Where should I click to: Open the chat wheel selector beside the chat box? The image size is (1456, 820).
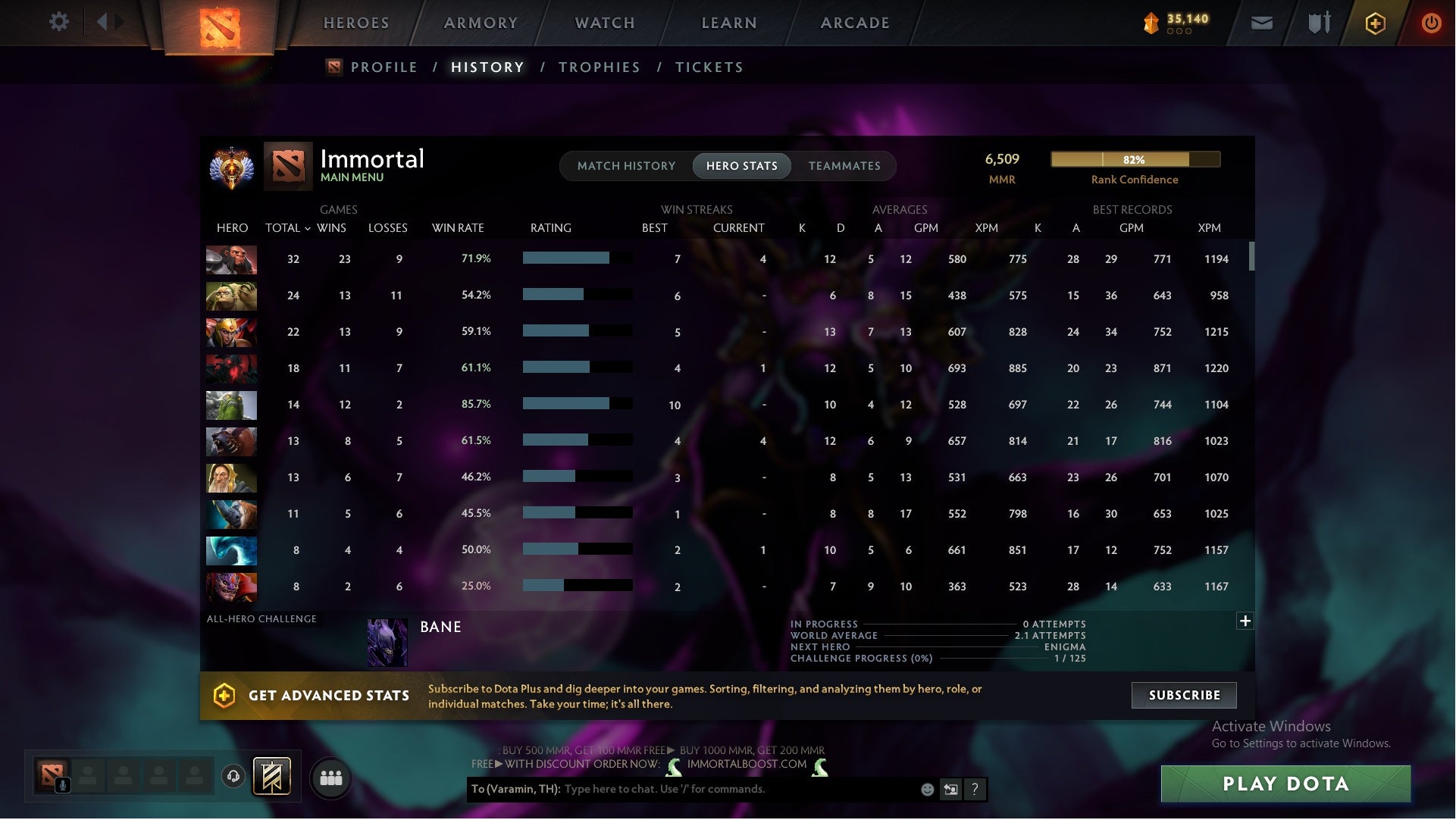tap(950, 789)
